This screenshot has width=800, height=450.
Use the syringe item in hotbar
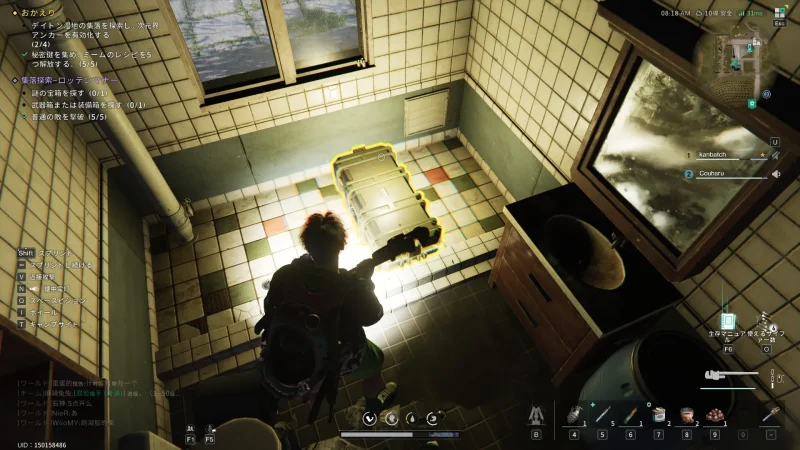coord(602,414)
